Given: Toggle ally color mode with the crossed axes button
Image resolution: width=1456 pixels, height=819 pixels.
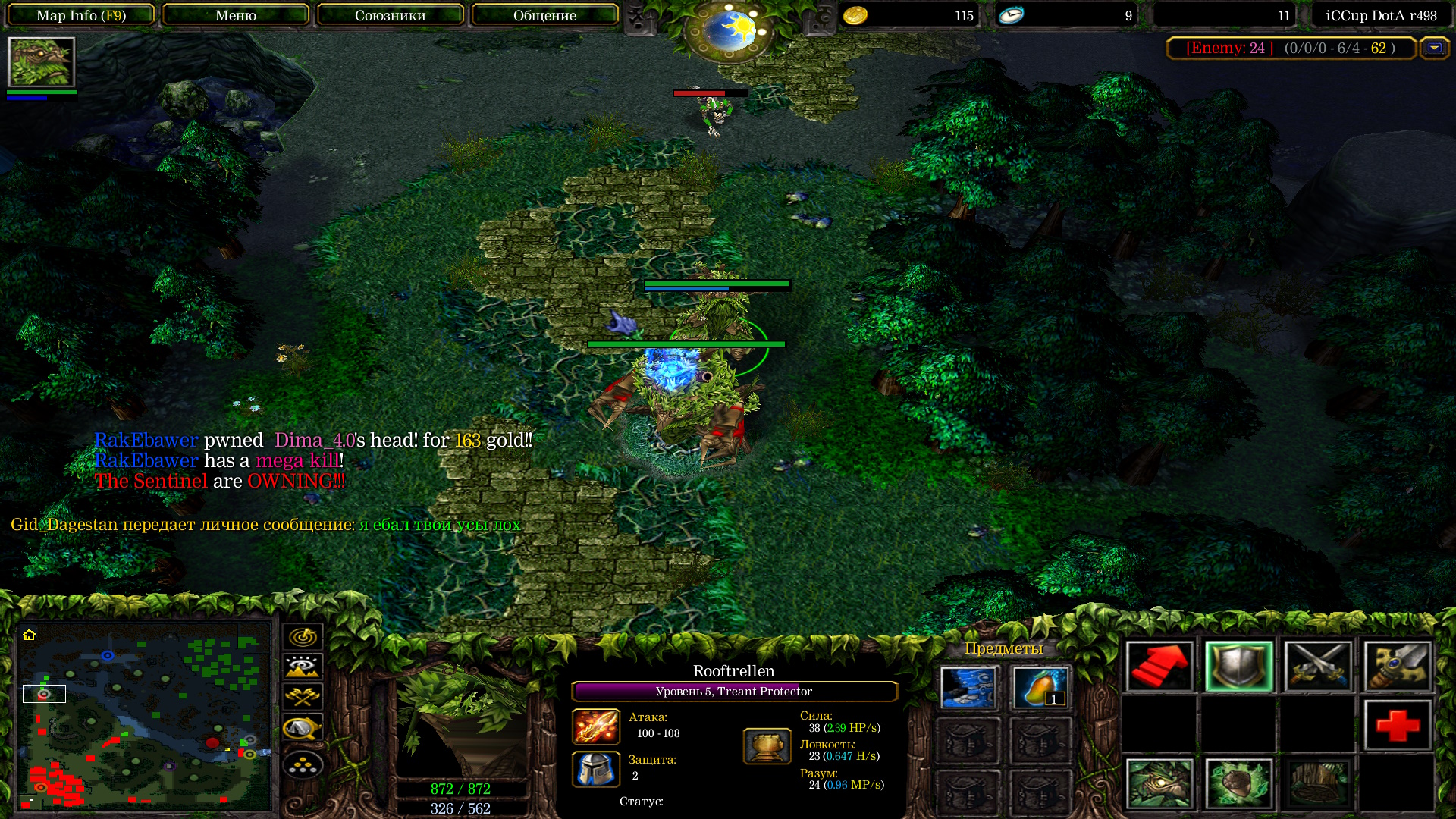Looking at the screenshot, I should (x=303, y=697).
